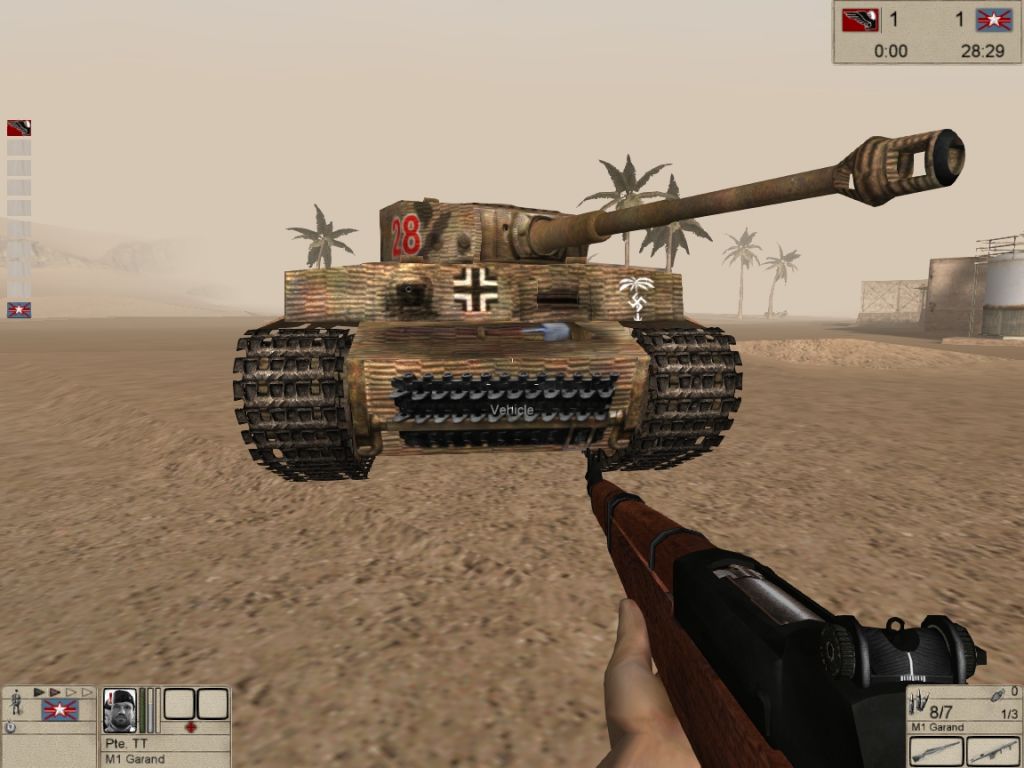Click the blue star flag below the left-edge bar

click(19, 310)
